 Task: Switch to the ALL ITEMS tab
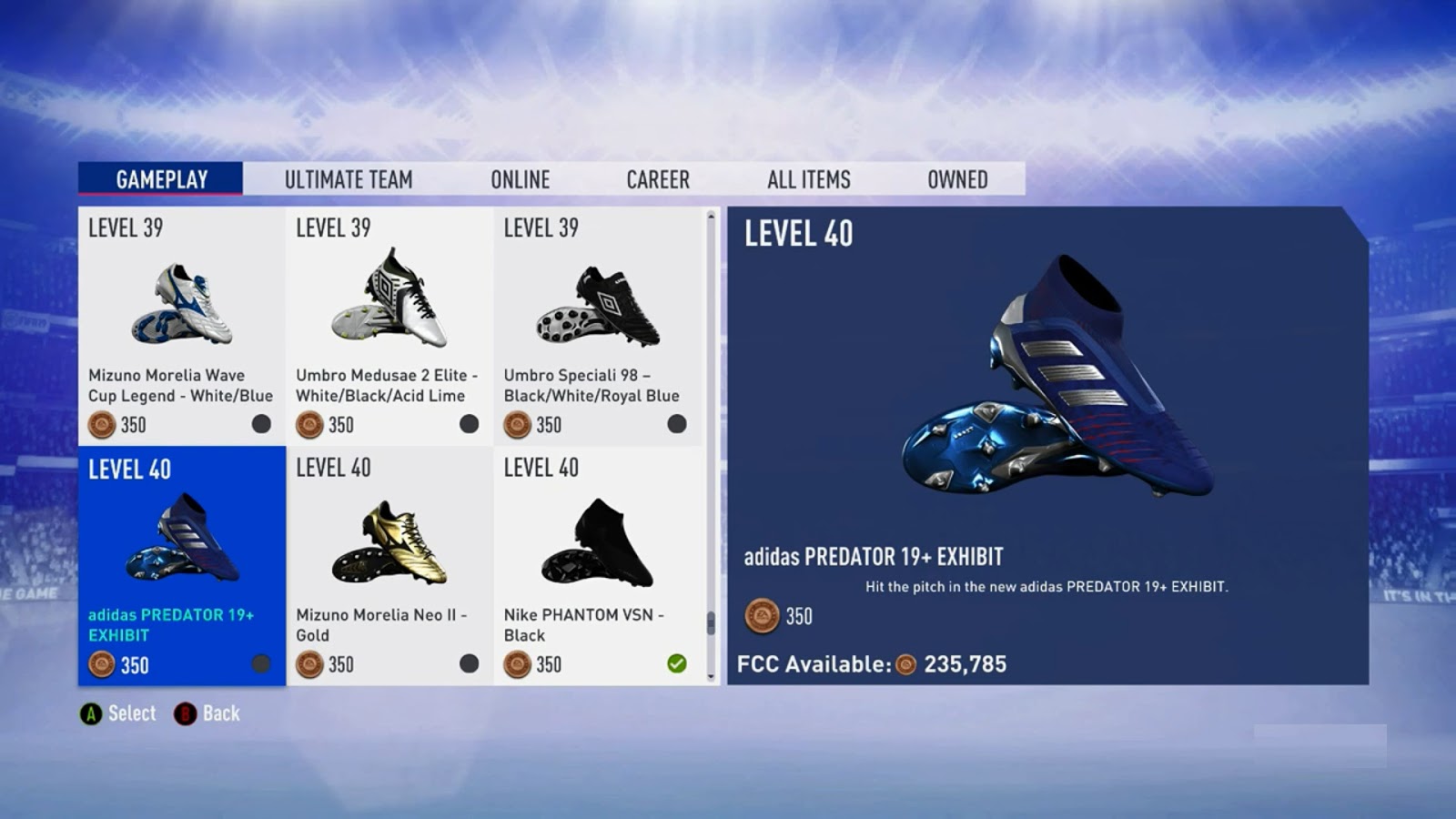coord(808,179)
